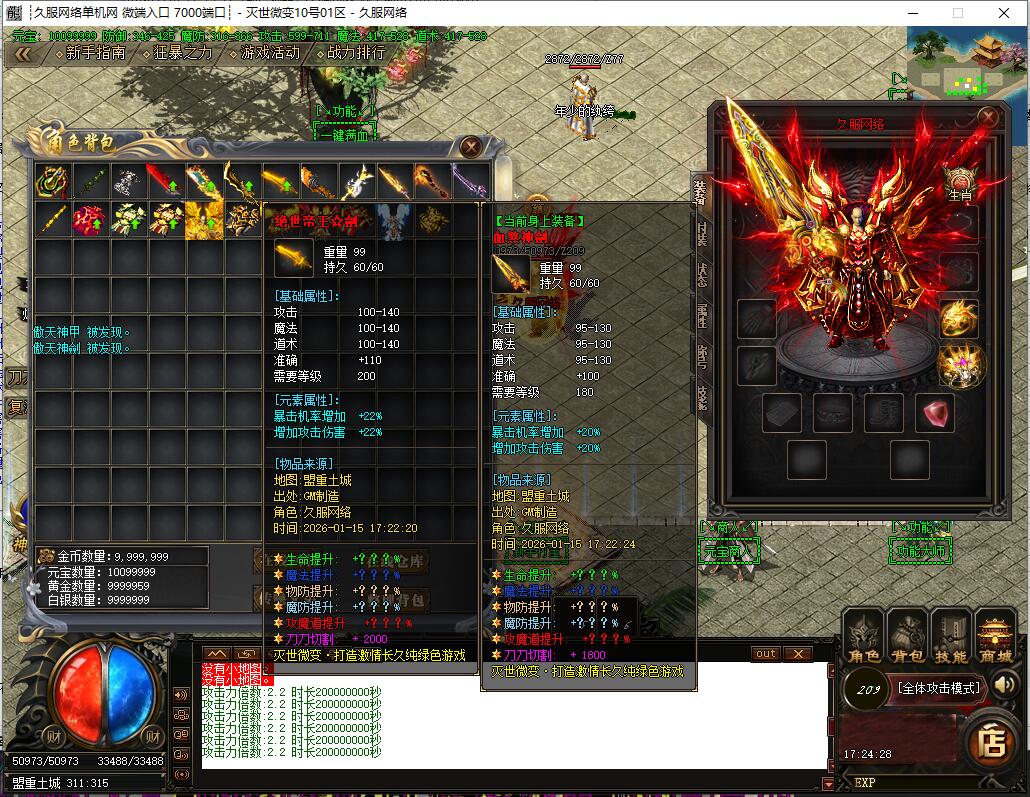This screenshot has height=797, width=1030.
Task: Toggle the 全体攻击模式 attack mode
Action: [x=937, y=688]
